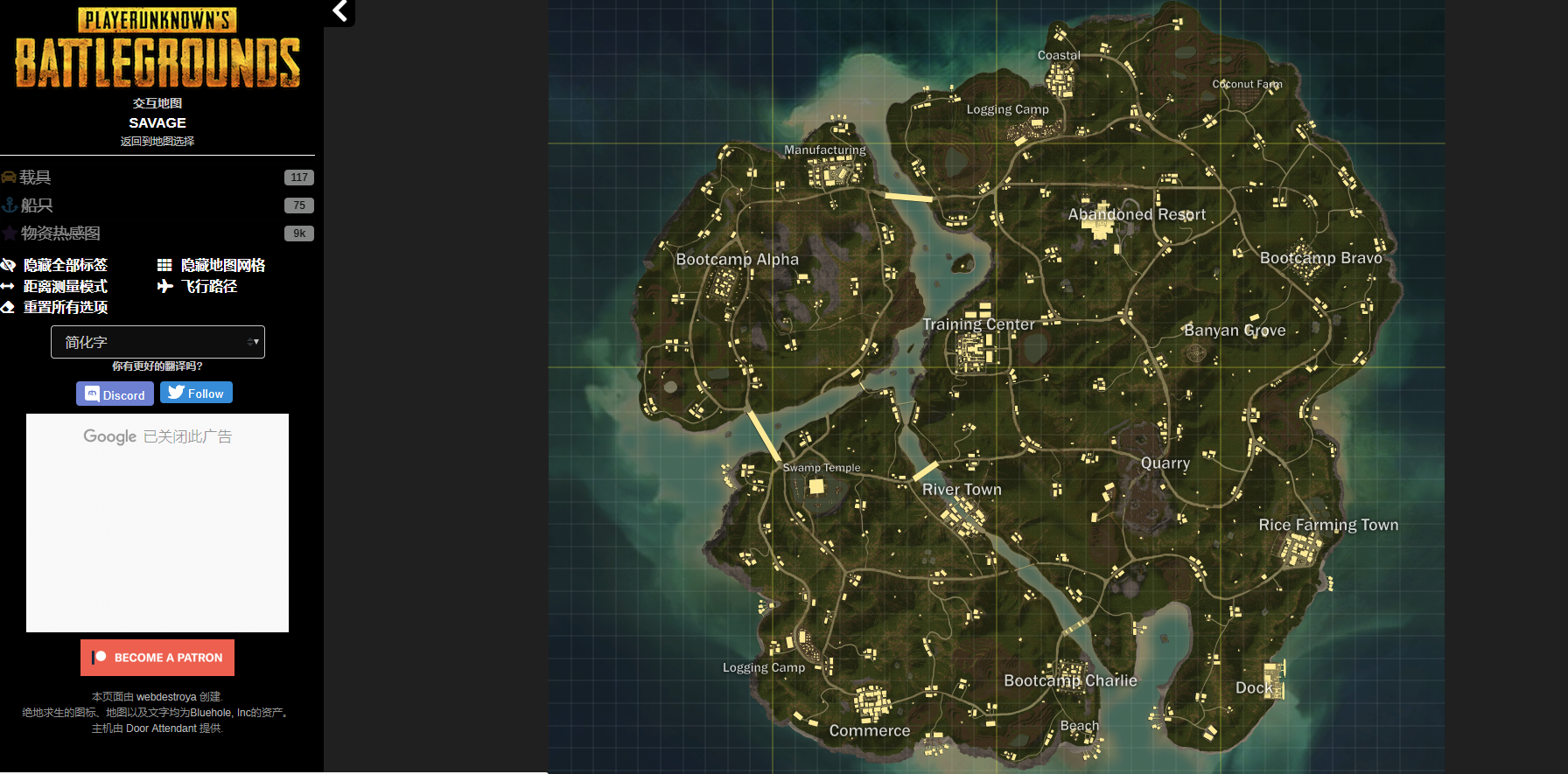The height and width of the screenshot is (774, 1568).
Task: Click the eraser icon beside 重置所有选项
Action: pyautogui.click(x=9, y=307)
